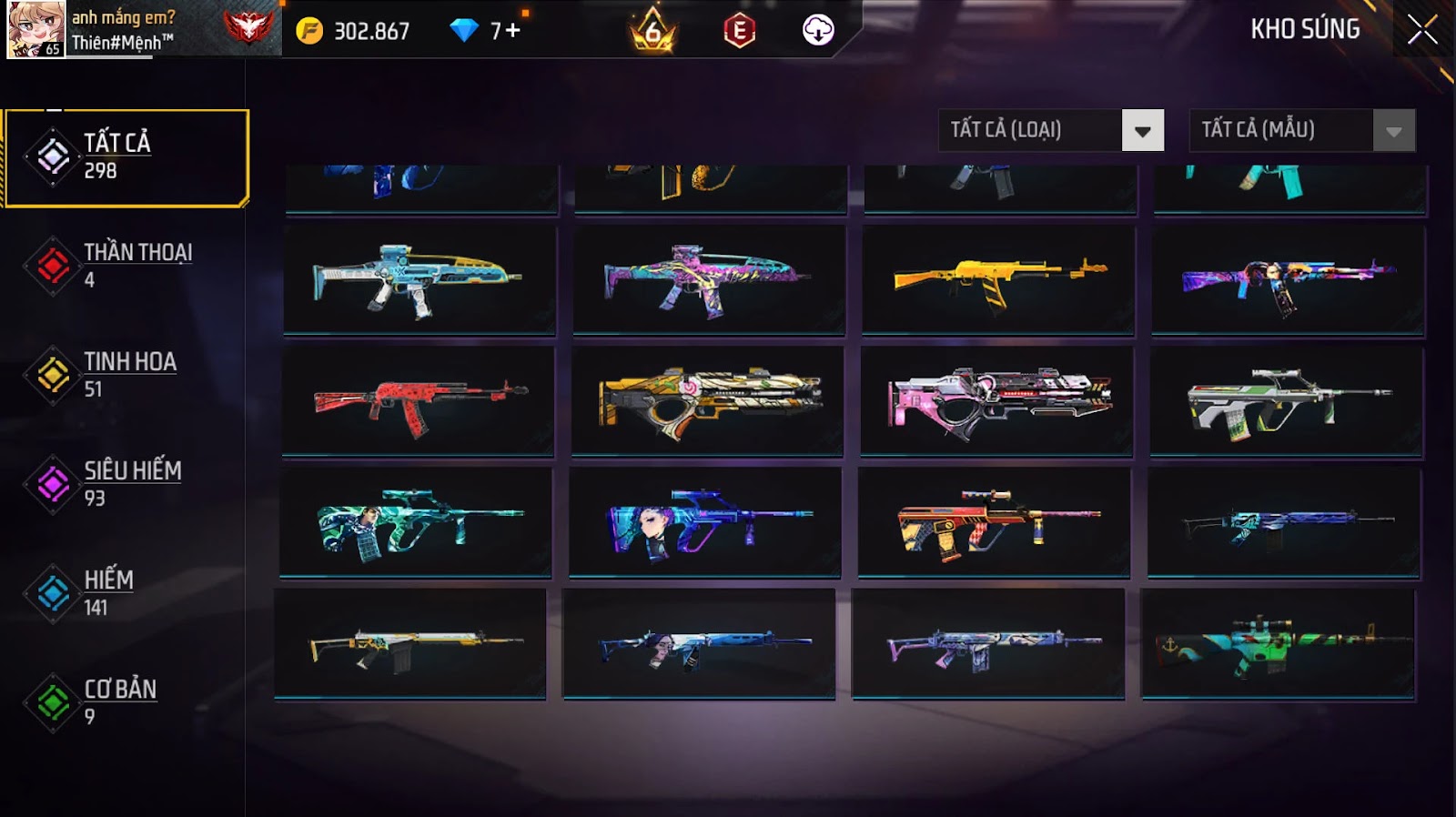Screen dimensions: 1456x817
Task: Open the golden crown rank icon
Action: pos(652,33)
